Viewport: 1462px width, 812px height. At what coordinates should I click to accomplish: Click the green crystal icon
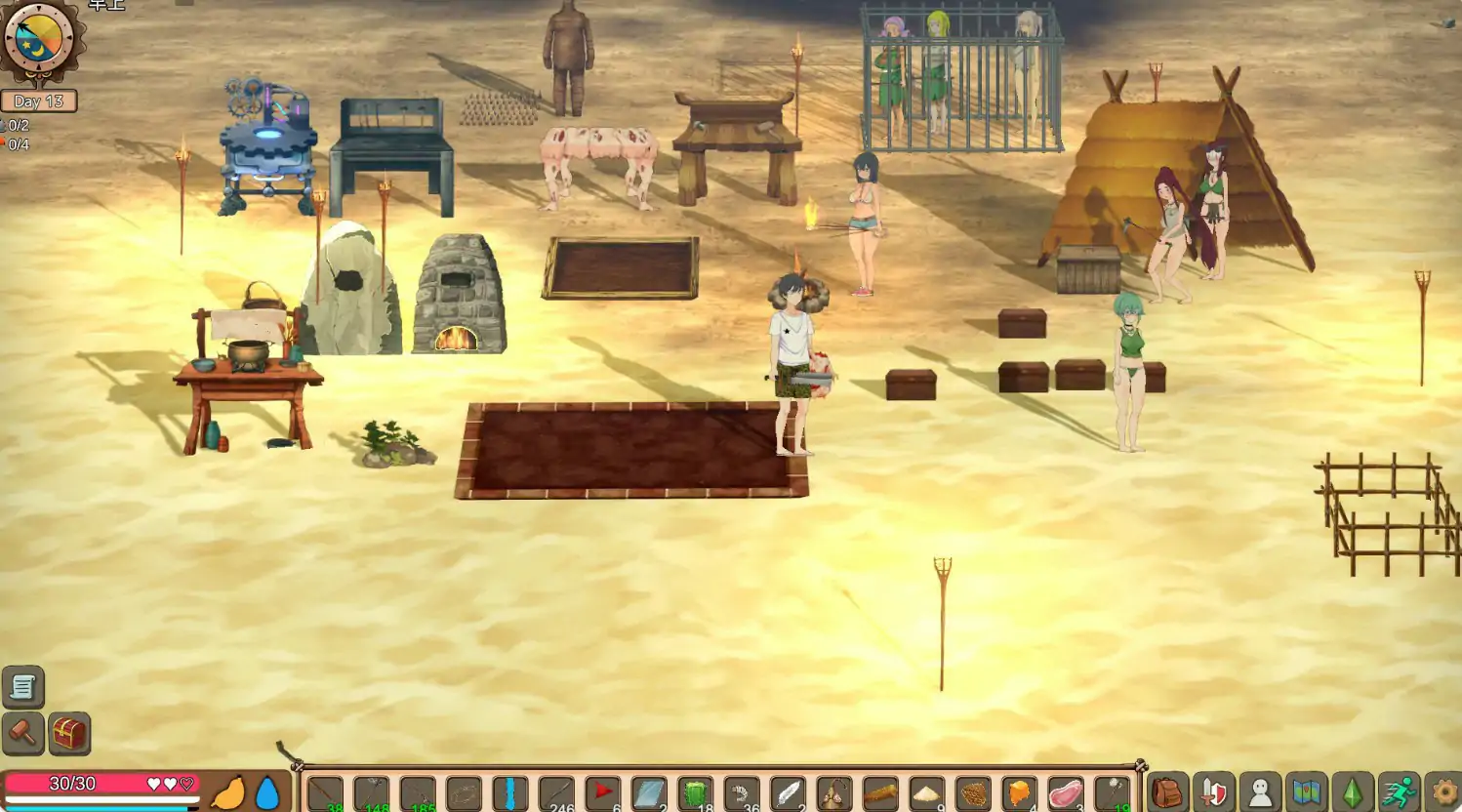pyautogui.click(x=1353, y=792)
